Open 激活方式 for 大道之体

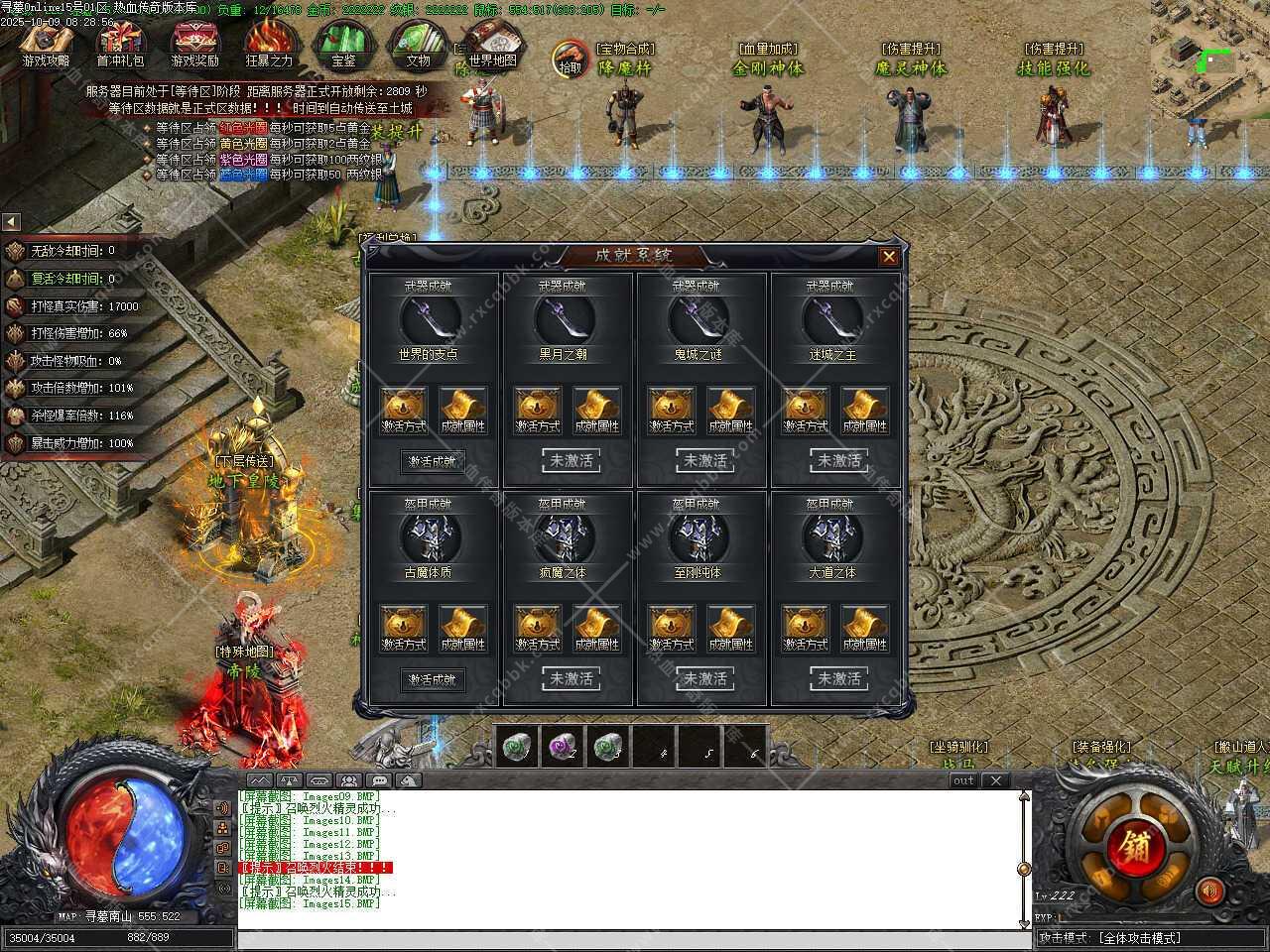pyautogui.click(x=805, y=629)
